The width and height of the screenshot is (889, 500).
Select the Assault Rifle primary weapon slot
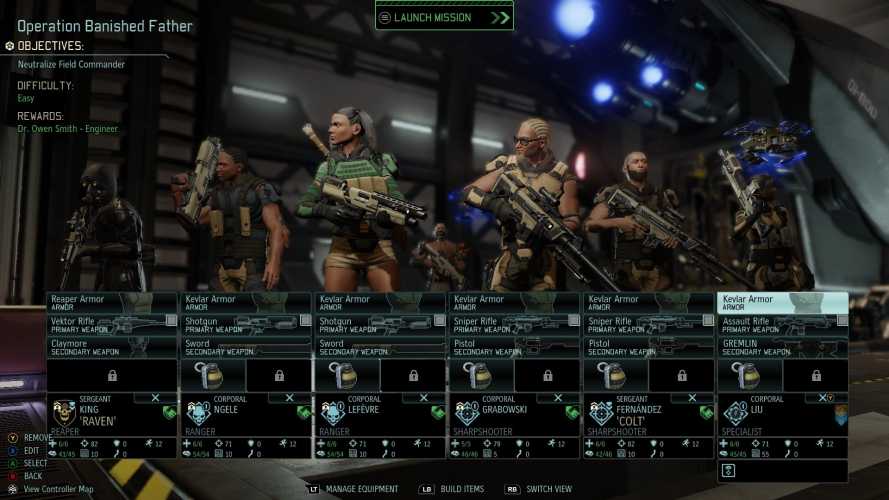[x=782, y=325]
